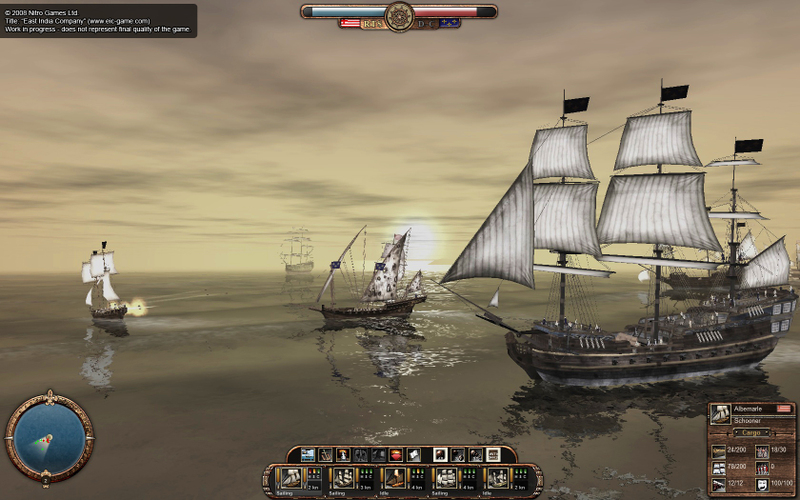Pick the last ship card, Idle 2 km
The width and height of the screenshot is (800, 500).
point(497,477)
